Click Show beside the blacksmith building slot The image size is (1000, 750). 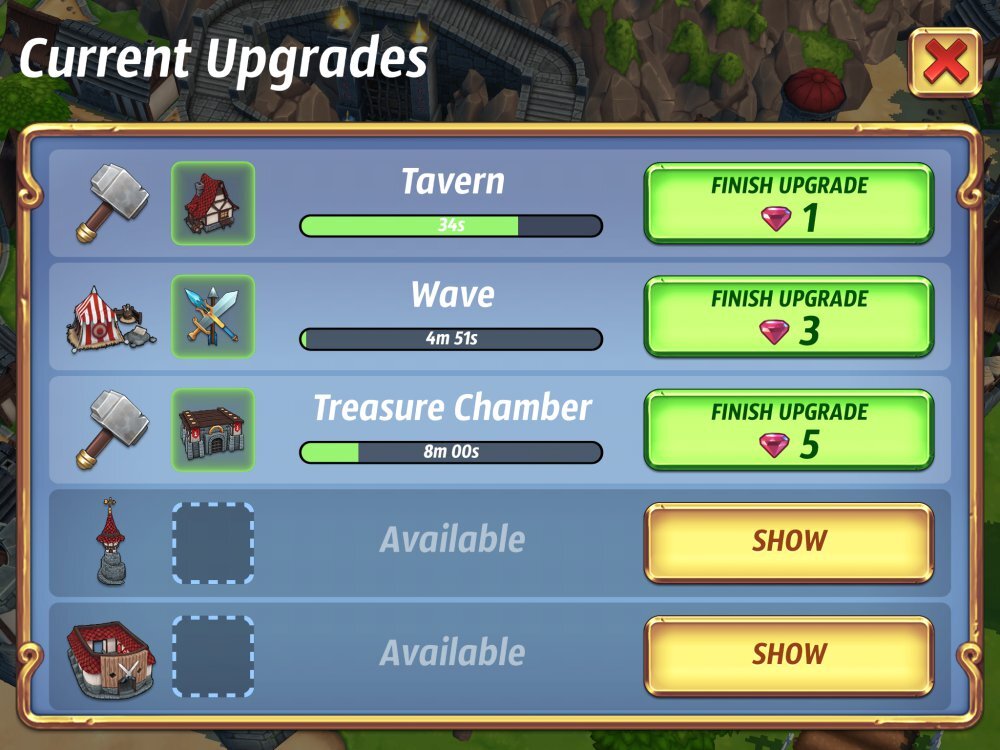(x=788, y=655)
